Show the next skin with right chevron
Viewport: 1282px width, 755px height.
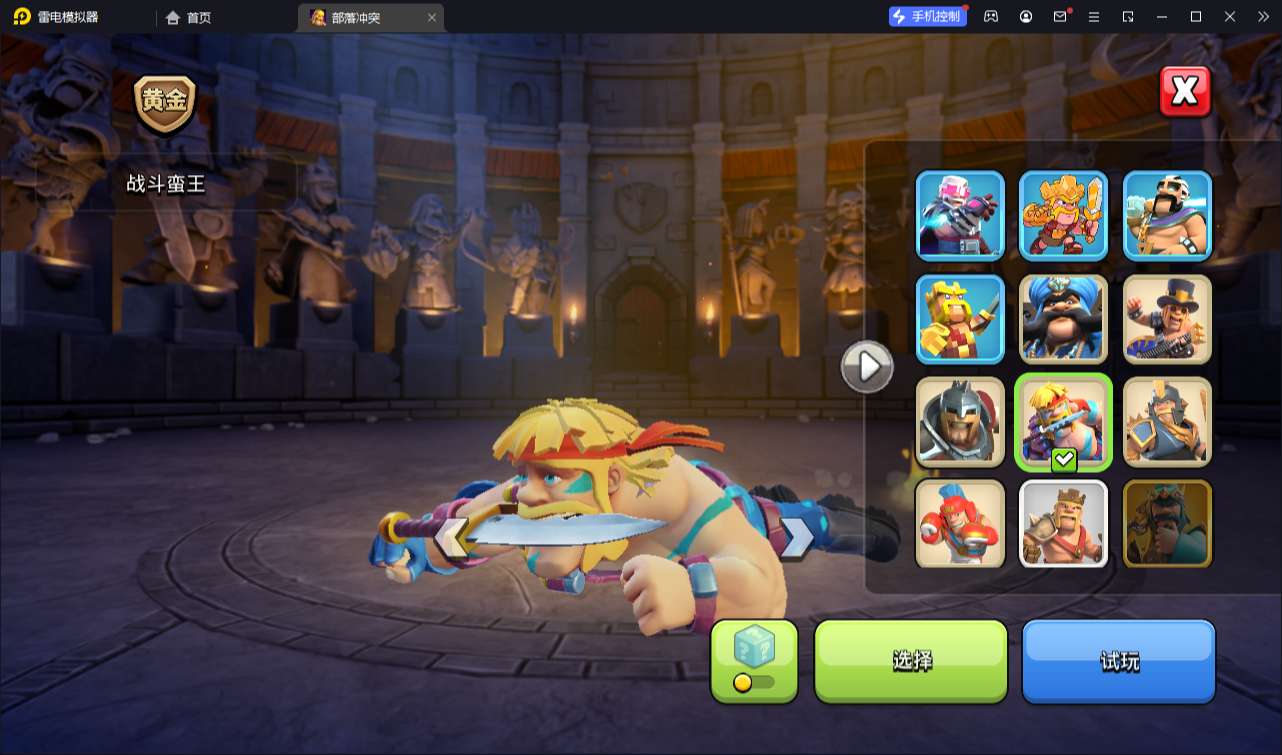point(797,537)
